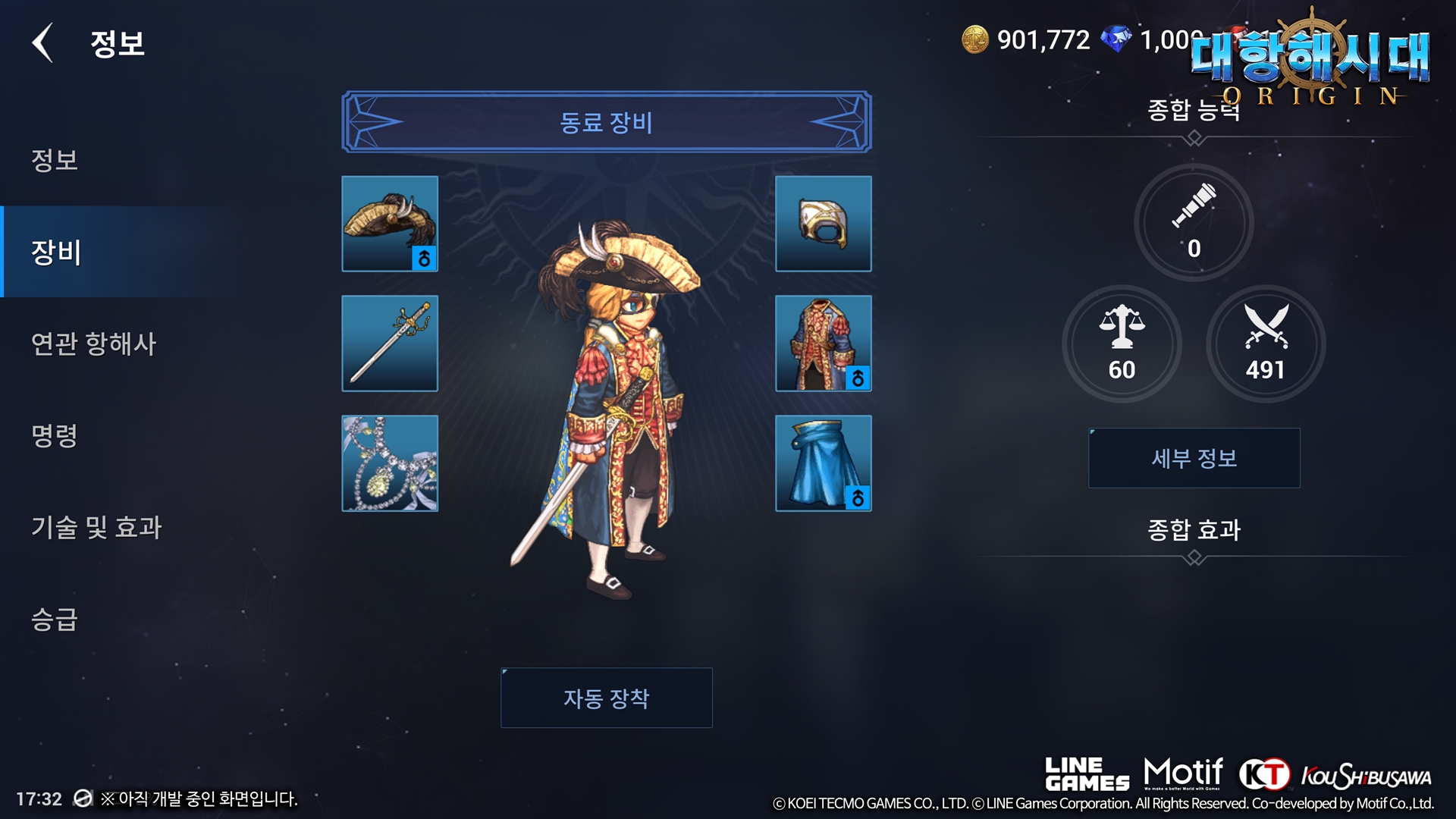Select the ornate red coat slot
Screen dimensions: 1456x819
point(823,343)
